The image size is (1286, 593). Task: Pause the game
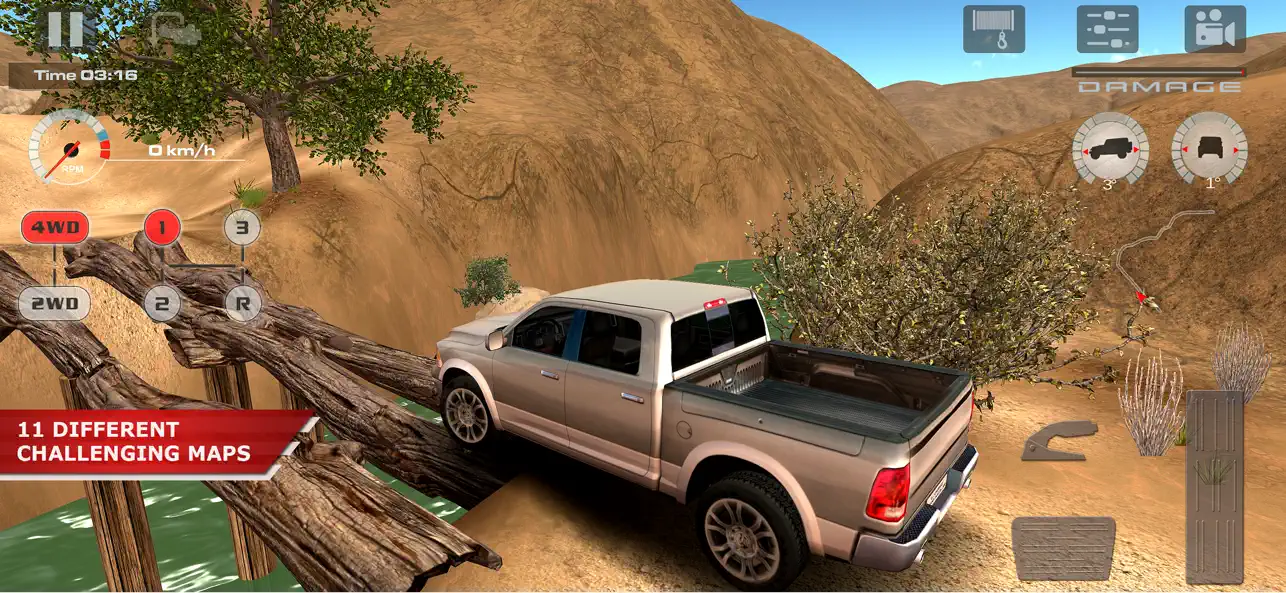[x=66, y=28]
